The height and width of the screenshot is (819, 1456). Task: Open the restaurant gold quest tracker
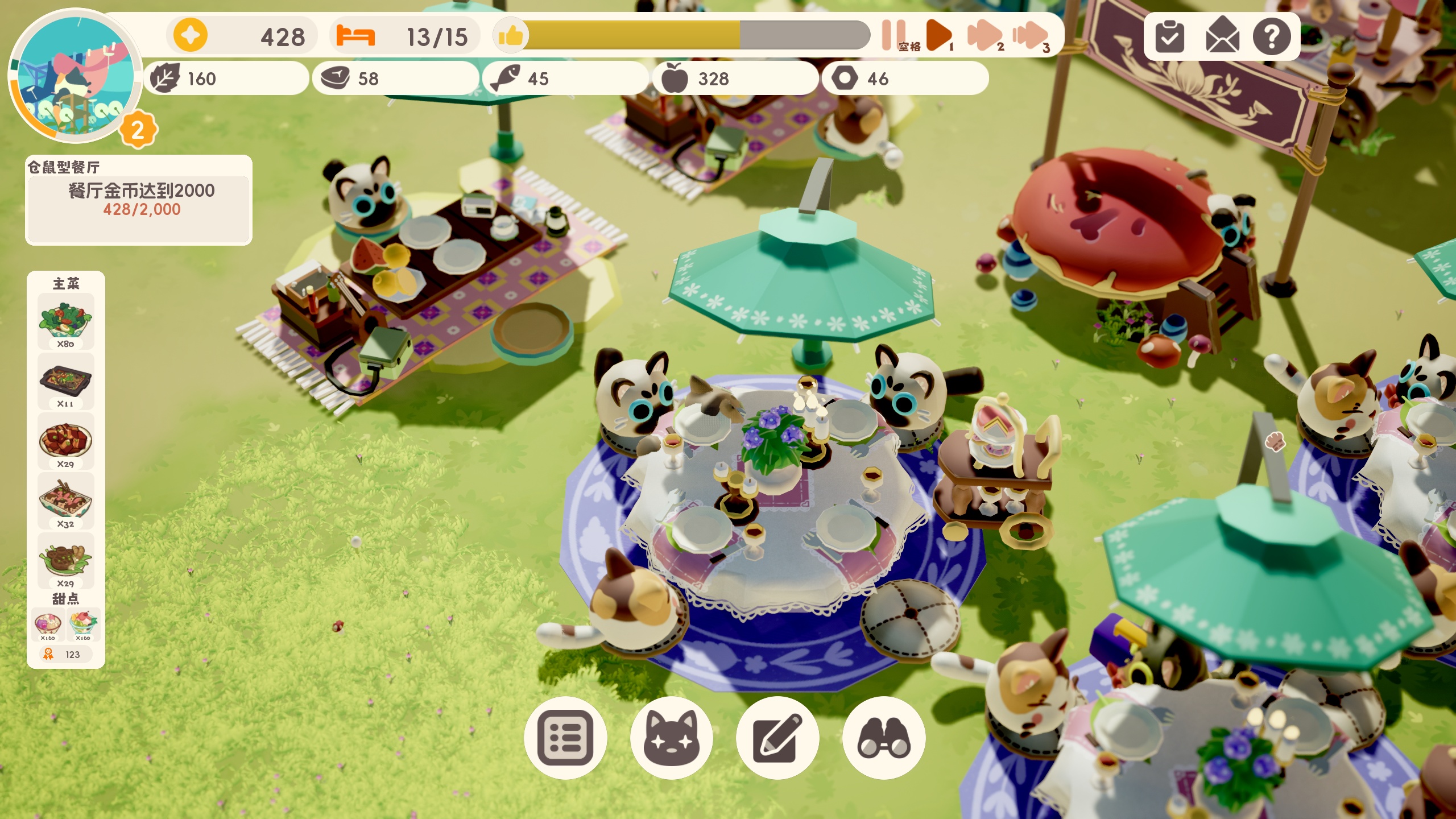pyautogui.click(x=139, y=200)
